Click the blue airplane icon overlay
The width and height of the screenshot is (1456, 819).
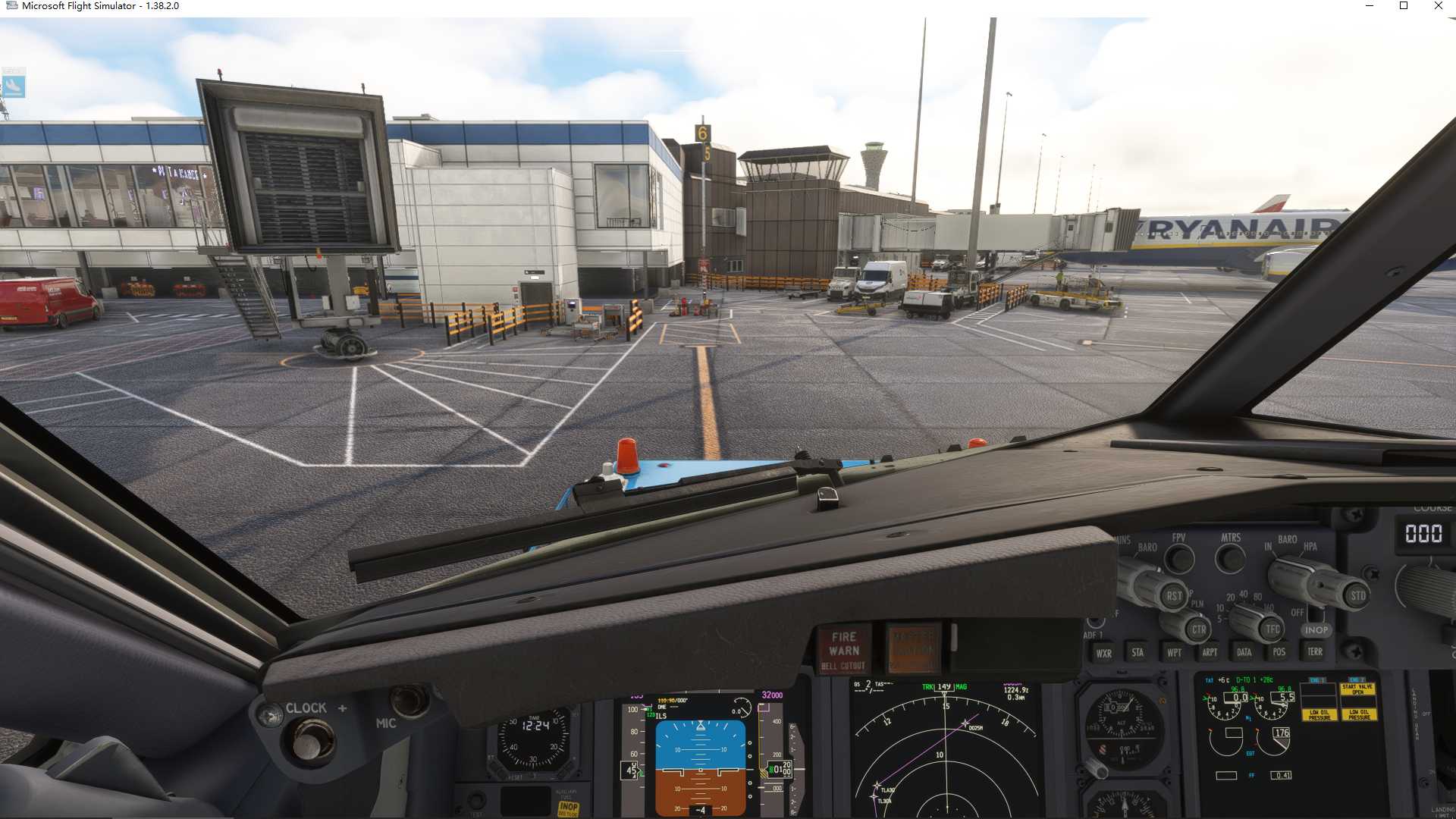(x=14, y=83)
